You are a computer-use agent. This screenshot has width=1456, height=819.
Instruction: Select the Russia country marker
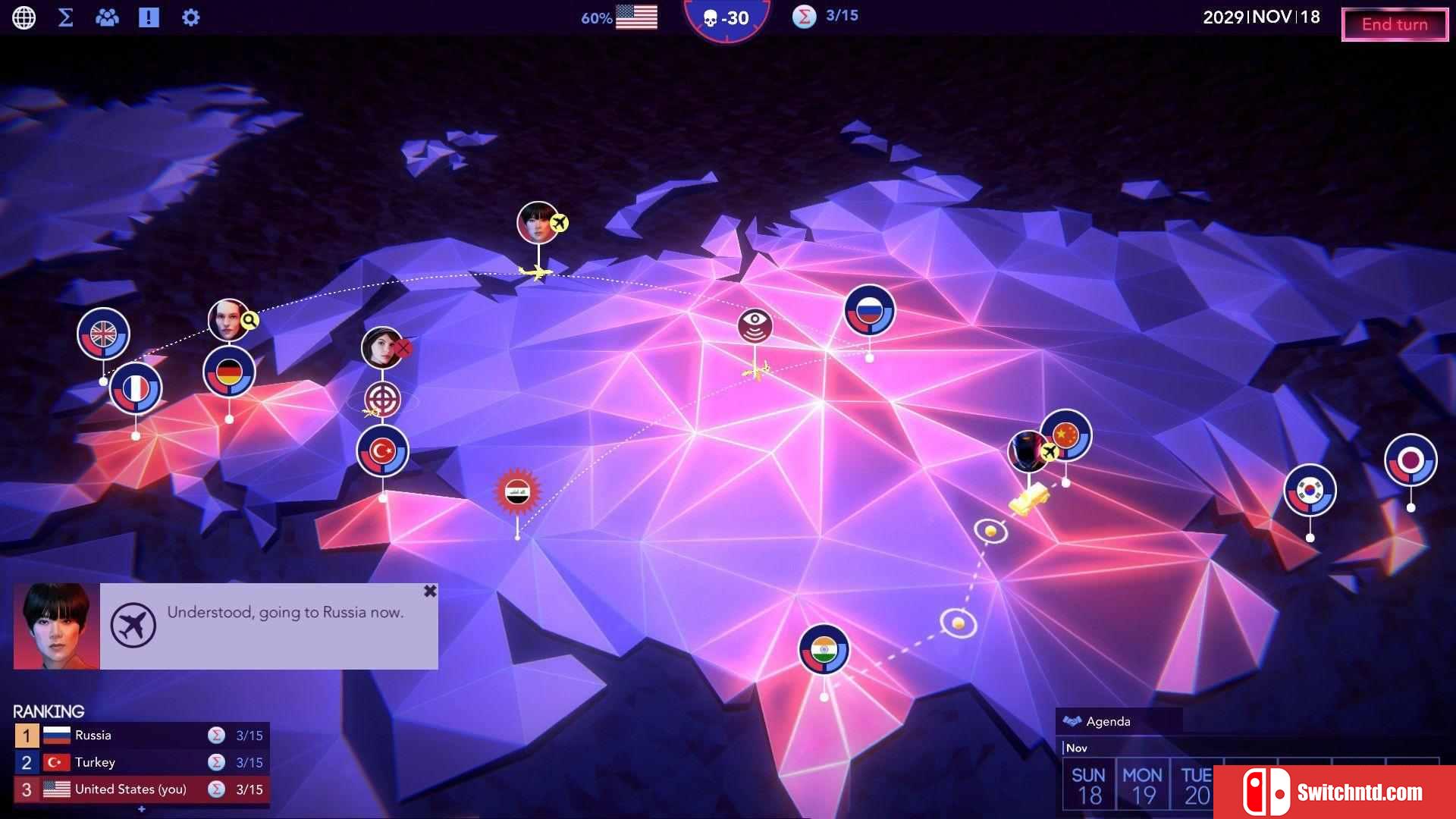click(x=869, y=310)
